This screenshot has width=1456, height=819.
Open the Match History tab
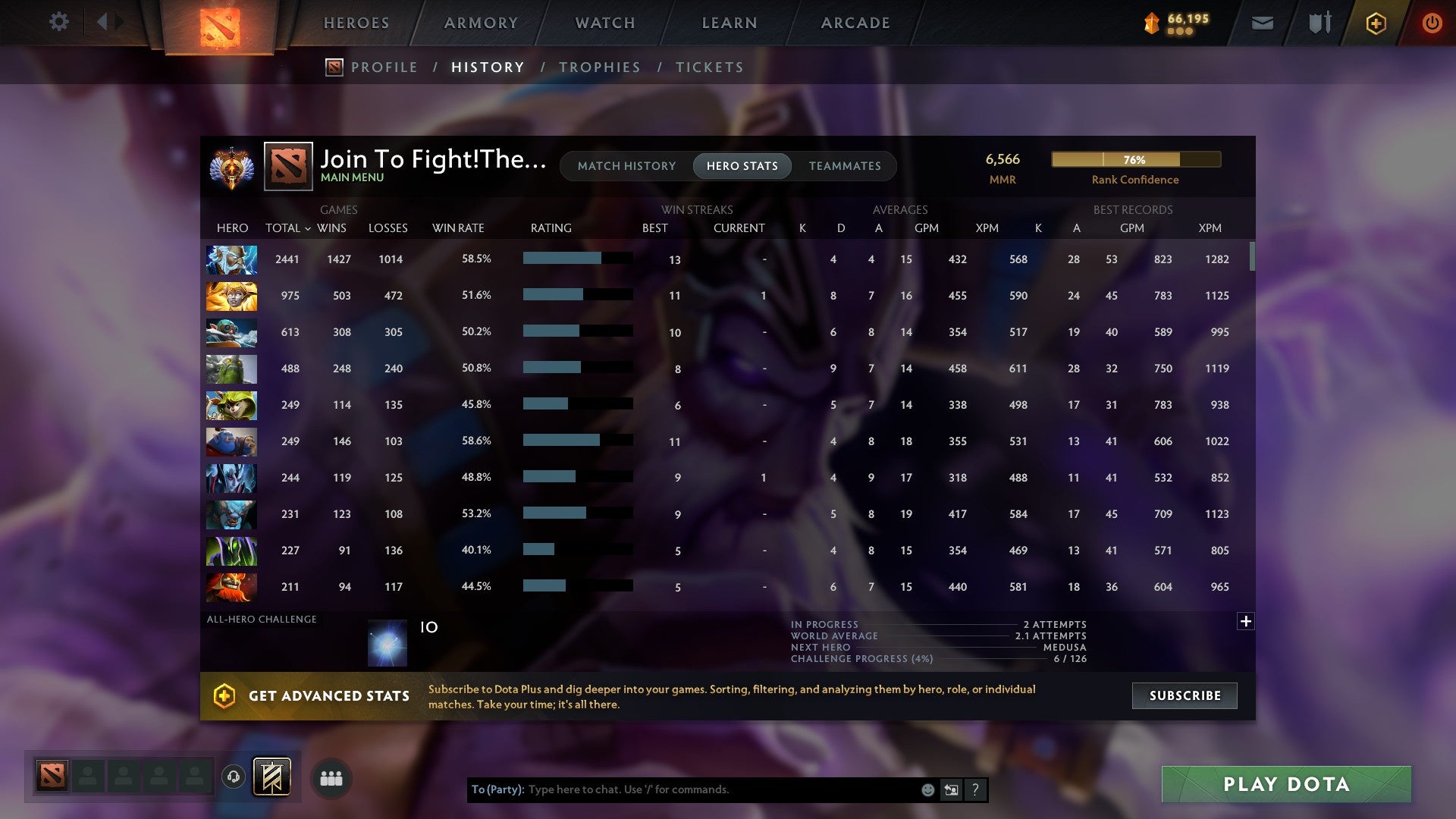(626, 165)
